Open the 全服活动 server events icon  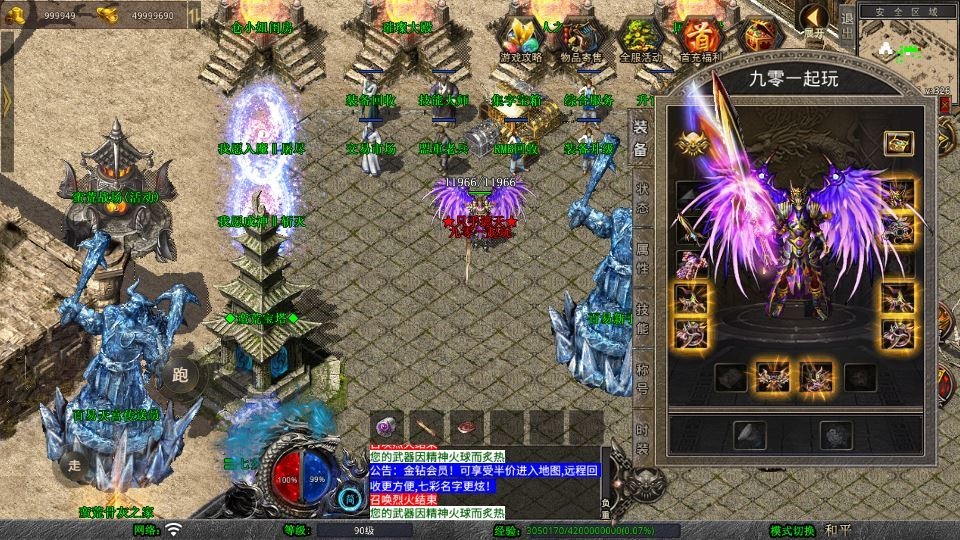[x=640, y=40]
